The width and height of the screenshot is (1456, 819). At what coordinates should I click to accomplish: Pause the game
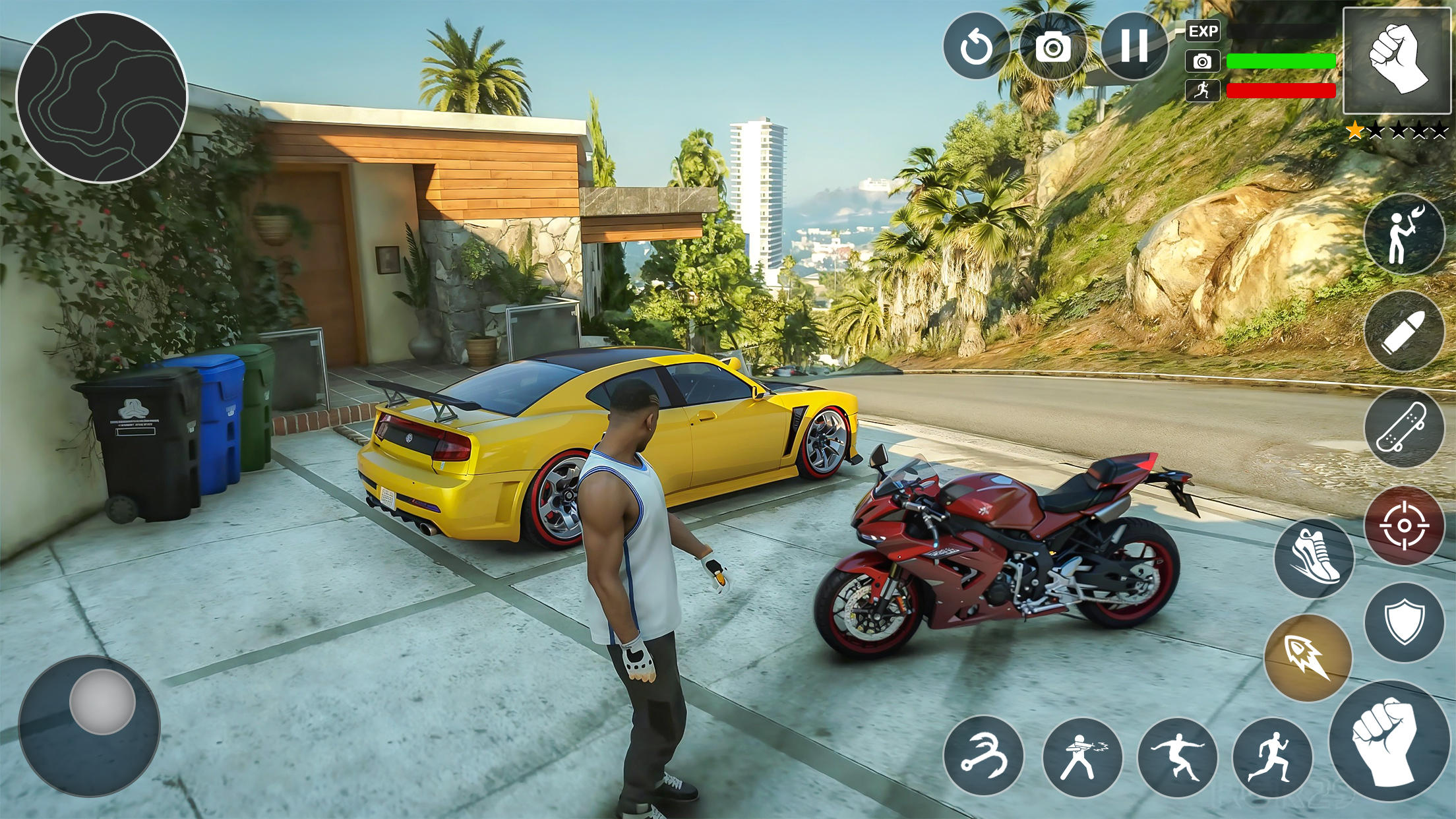(x=1134, y=45)
